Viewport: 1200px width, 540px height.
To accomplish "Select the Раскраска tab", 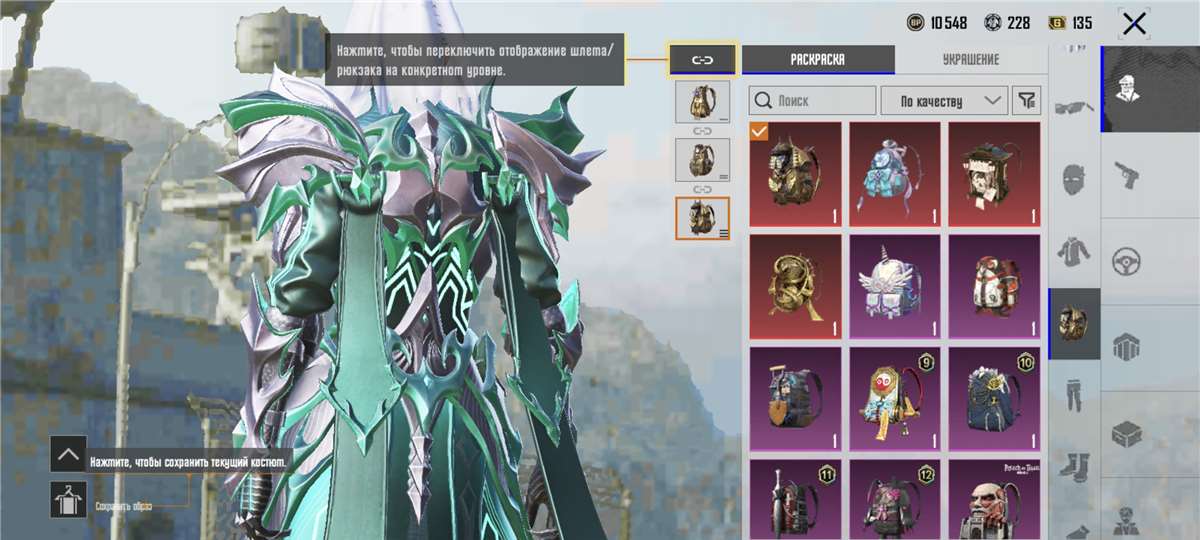I will point(818,59).
